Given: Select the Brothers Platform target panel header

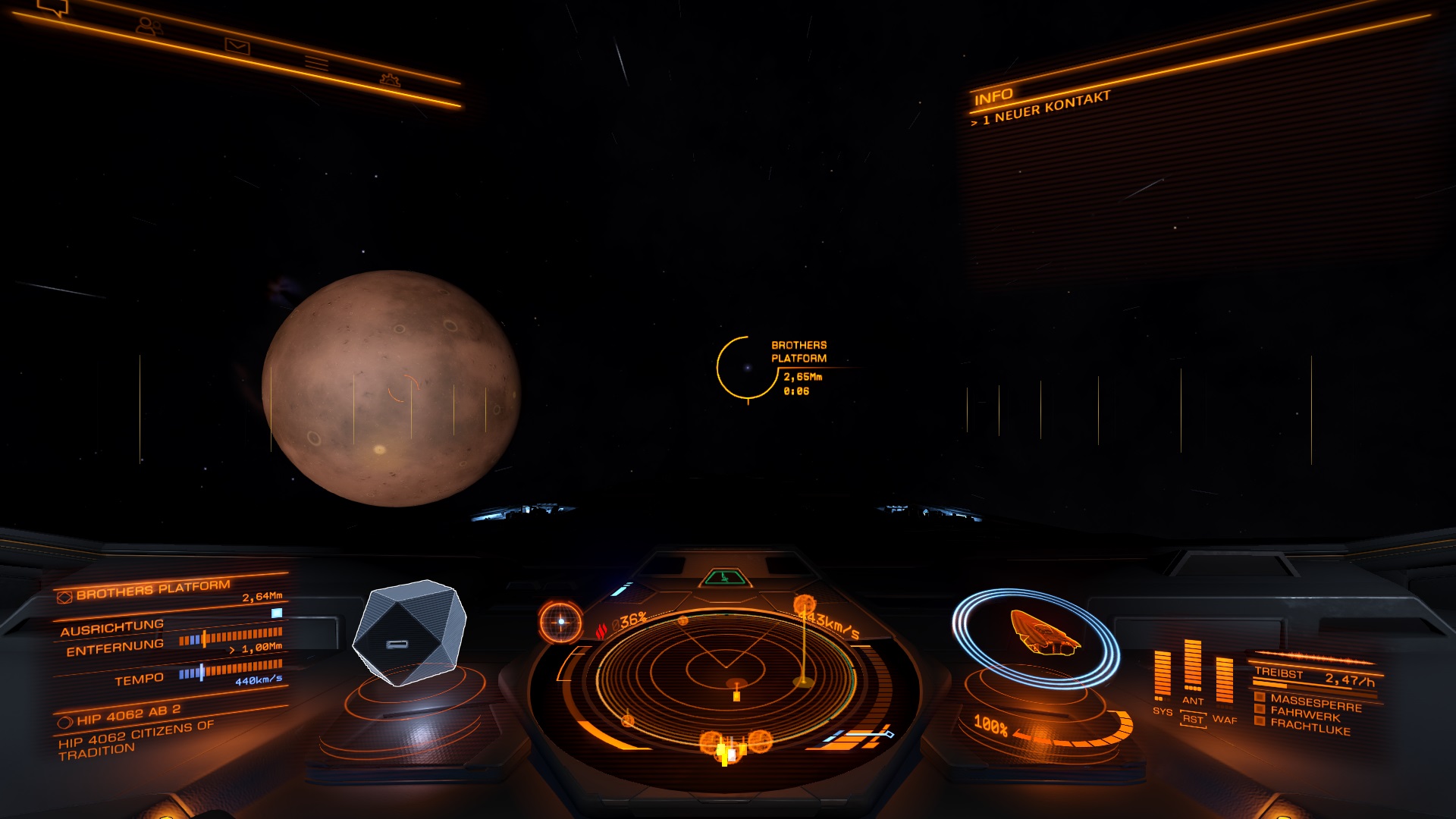Looking at the screenshot, I should (152, 589).
